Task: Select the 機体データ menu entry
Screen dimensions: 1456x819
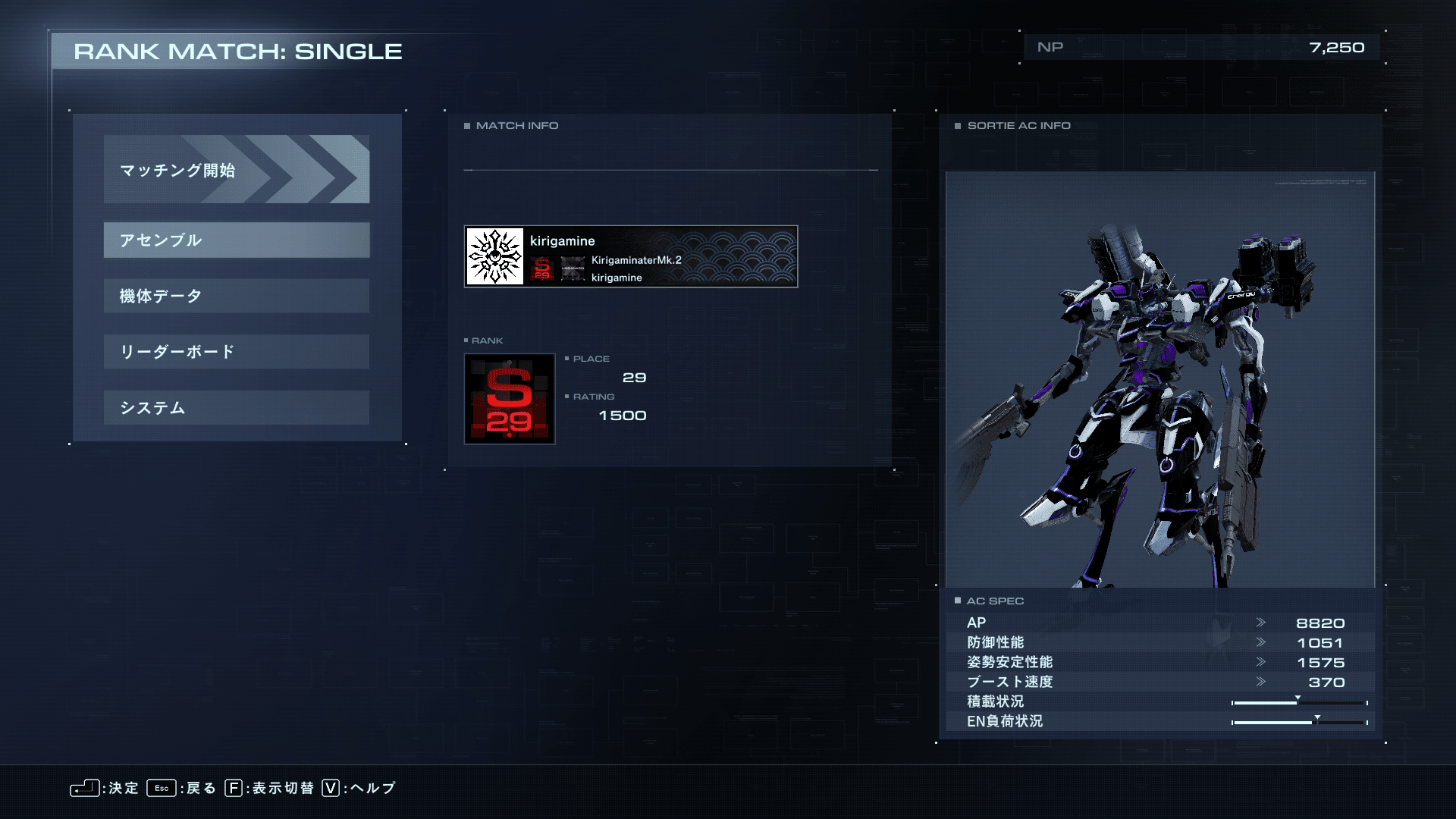Action: pos(236,296)
